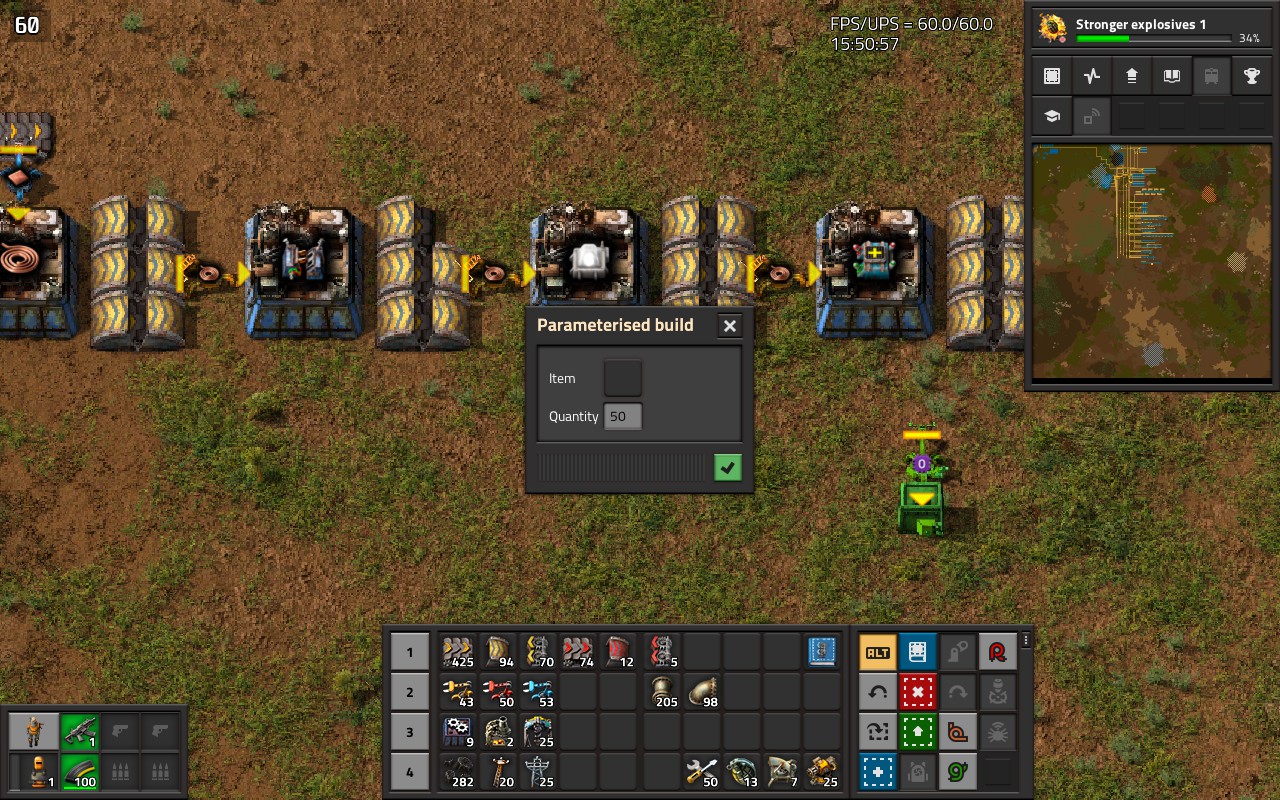Image resolution: width=1280 pixels, height=800 pixels.
Task: Open the production statistics graph button
Action: (x=1092, y=76)
